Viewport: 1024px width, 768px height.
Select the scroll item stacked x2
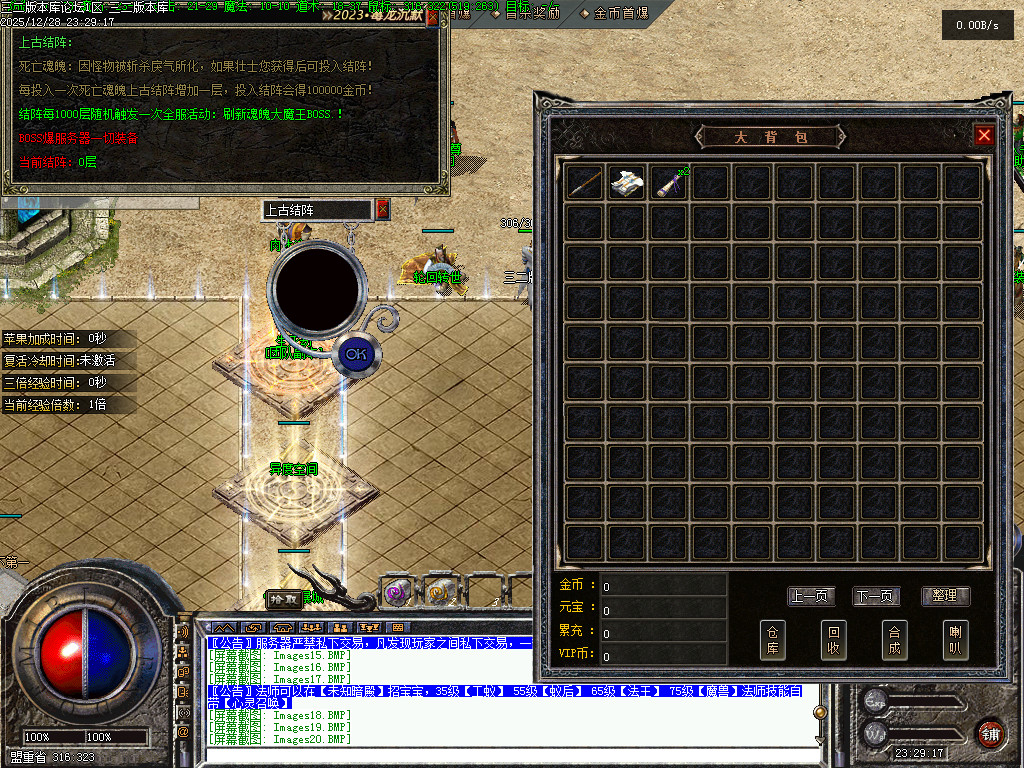[669, 182]
